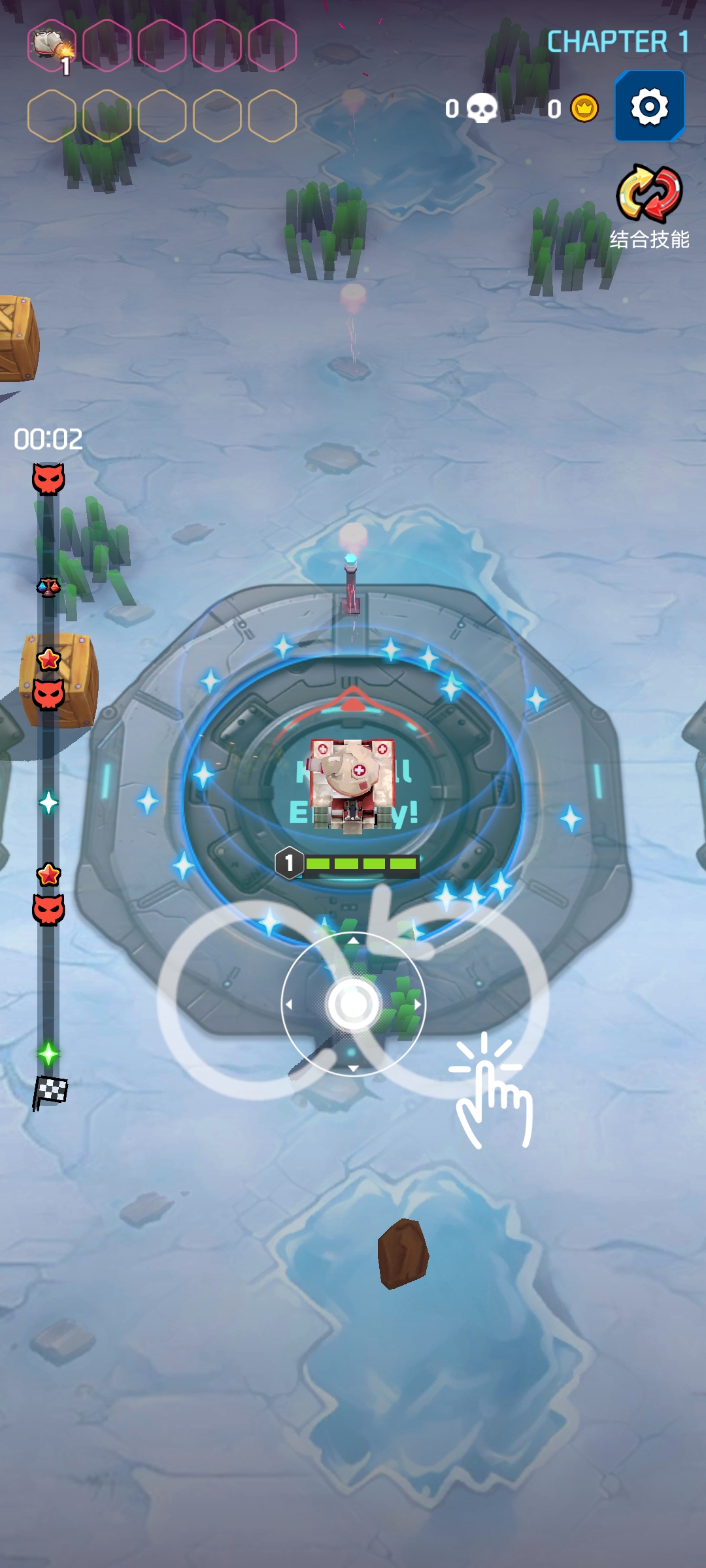Select the level 1 cannon skill slot
This screenshot has height=1568, width=706.
coord(52,45)
